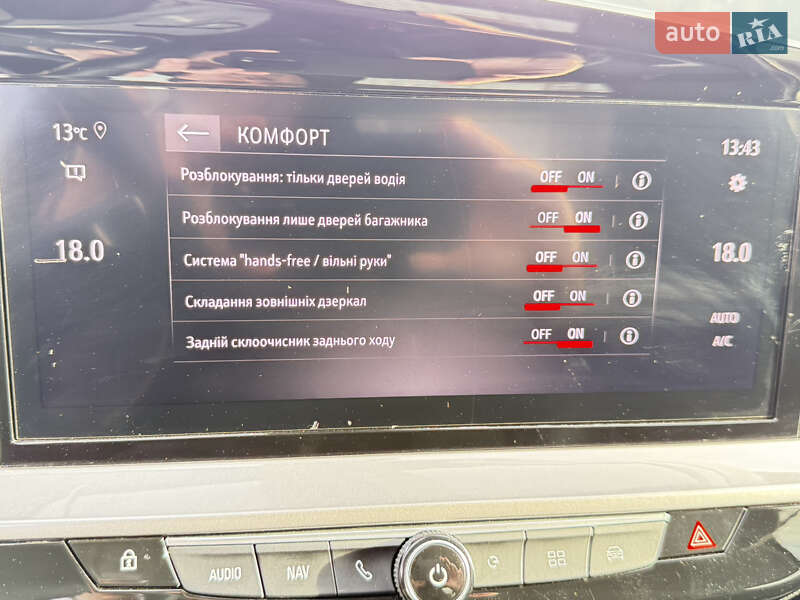
Task: Toggle folding of exterior mirrors
Action: [x=560, y=297]
